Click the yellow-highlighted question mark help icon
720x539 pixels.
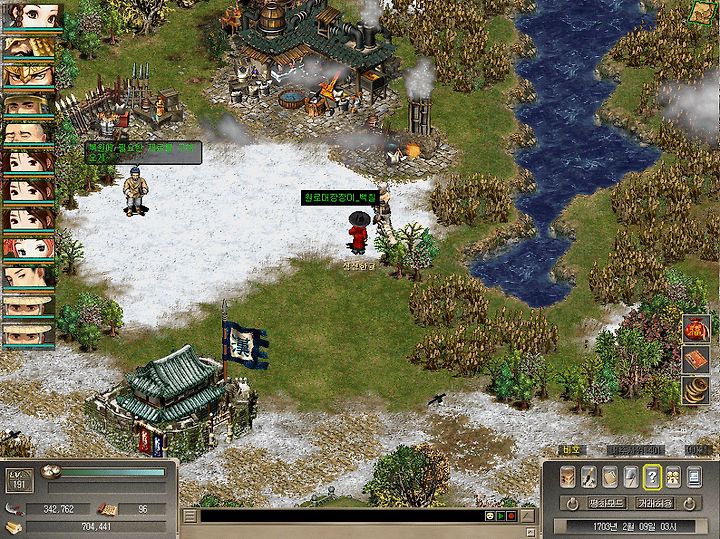(652, 477)
